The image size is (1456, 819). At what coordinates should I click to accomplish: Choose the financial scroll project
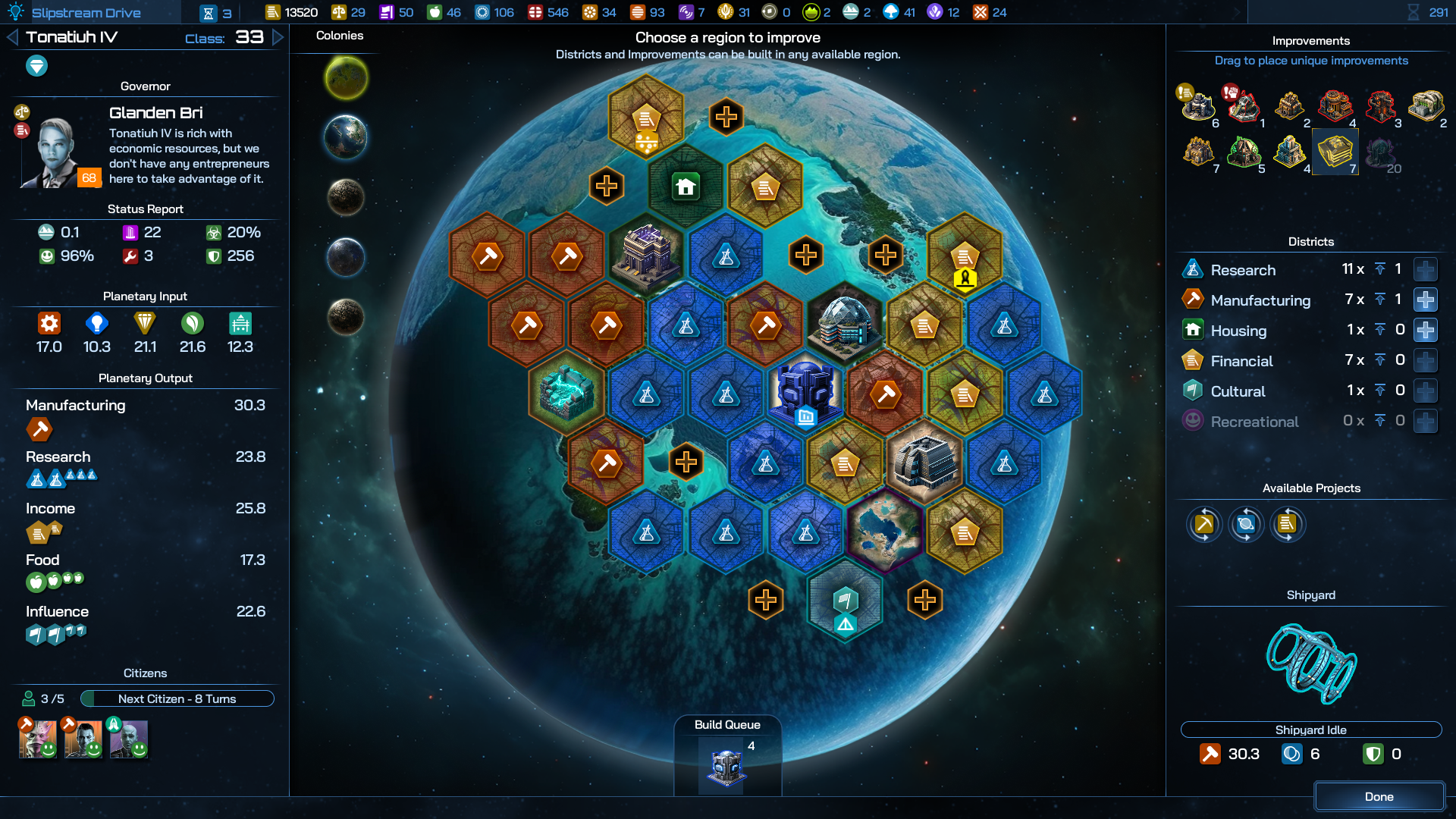coord(1287,524)
